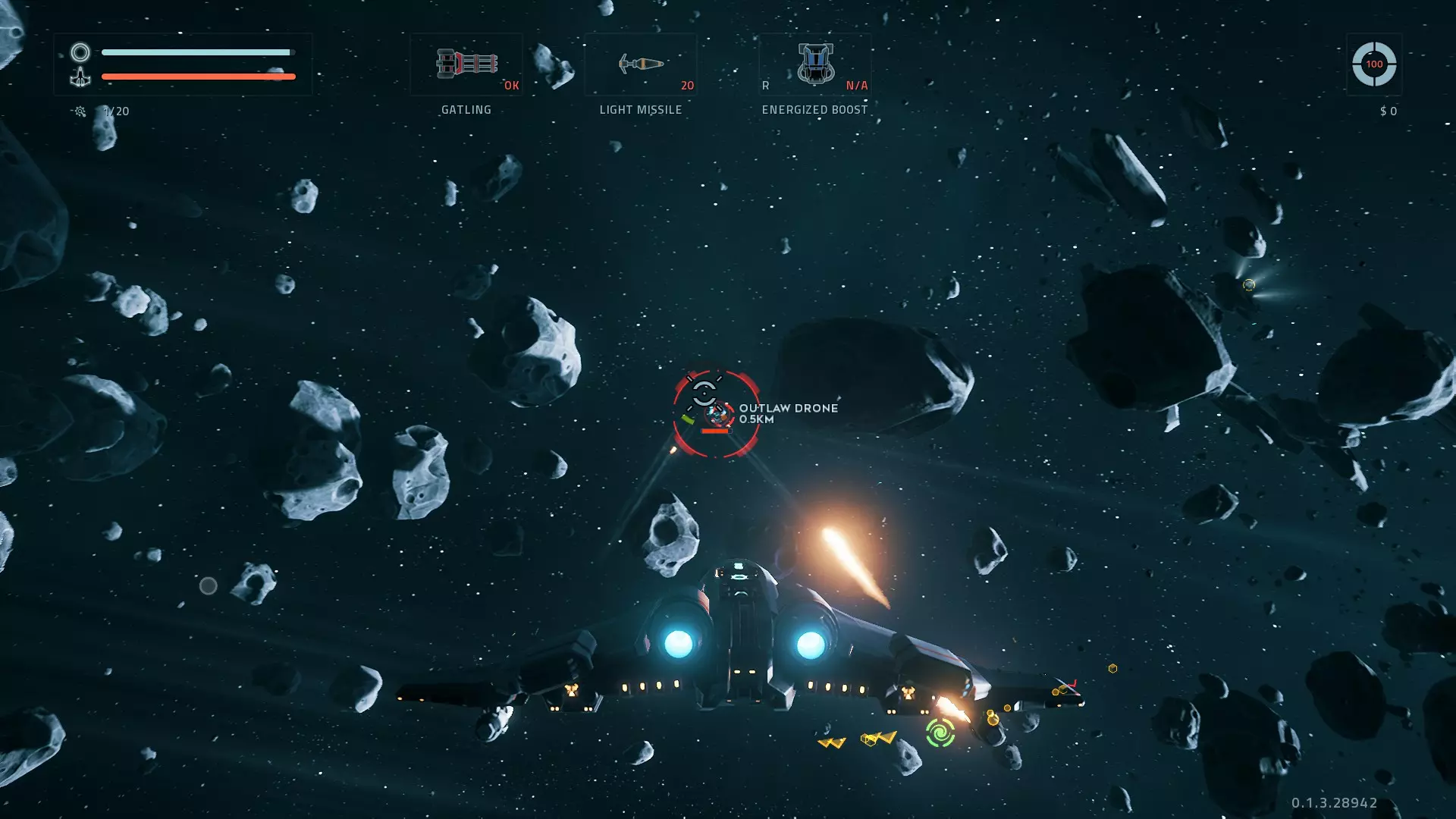Select the Gatling weapon slot
Viewport: 1456px width, 819px height.
[x=466, y=64]
